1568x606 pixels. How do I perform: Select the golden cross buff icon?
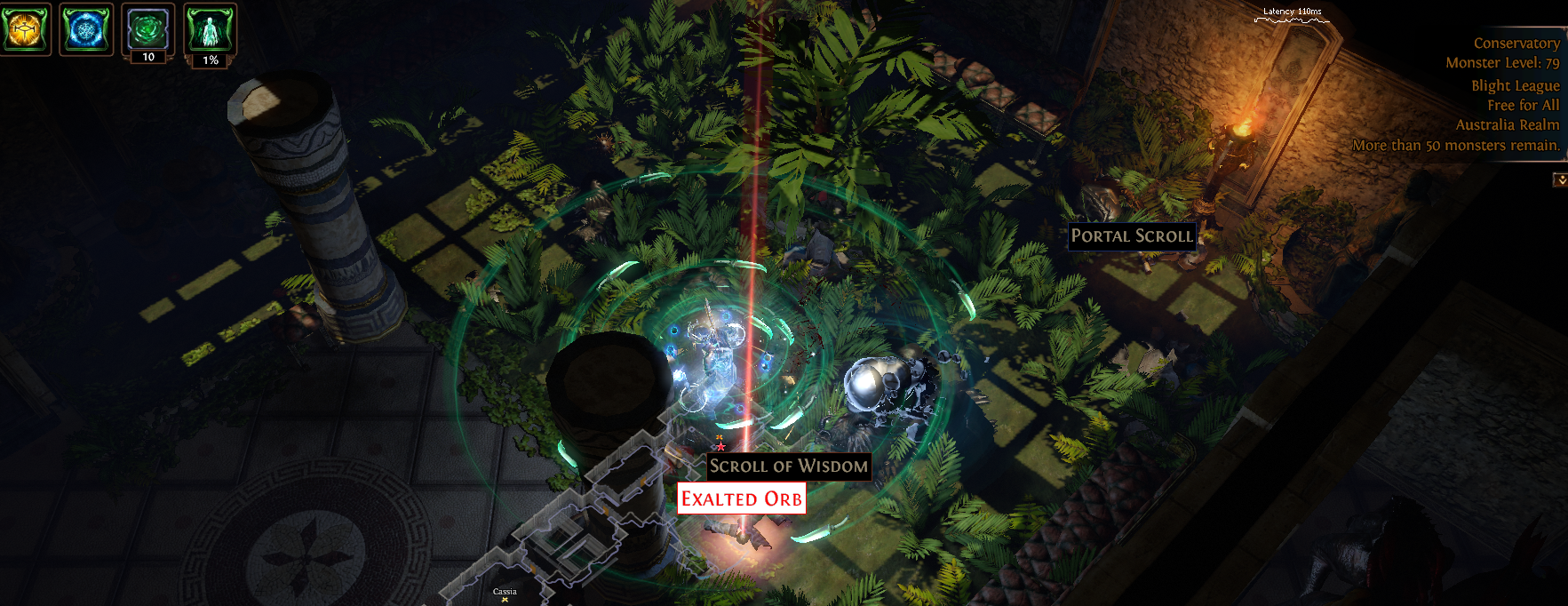24,29
